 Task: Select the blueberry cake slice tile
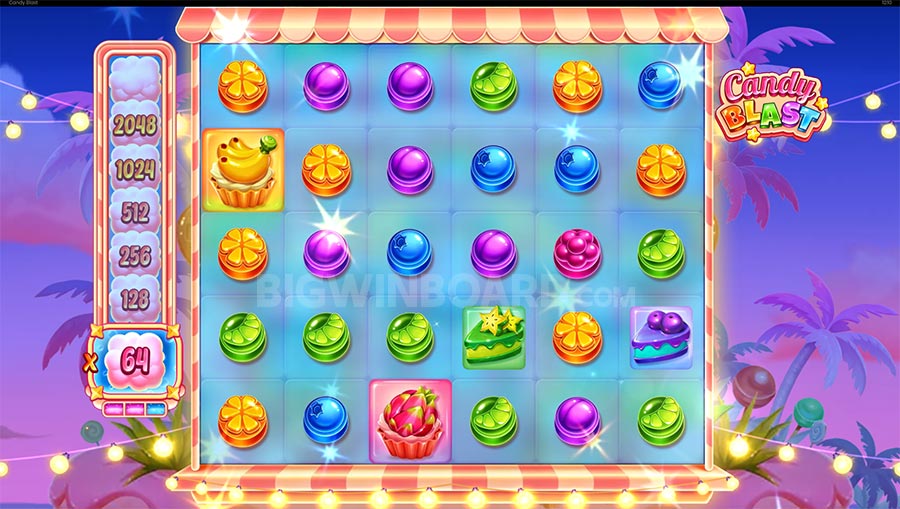[660, 336]
